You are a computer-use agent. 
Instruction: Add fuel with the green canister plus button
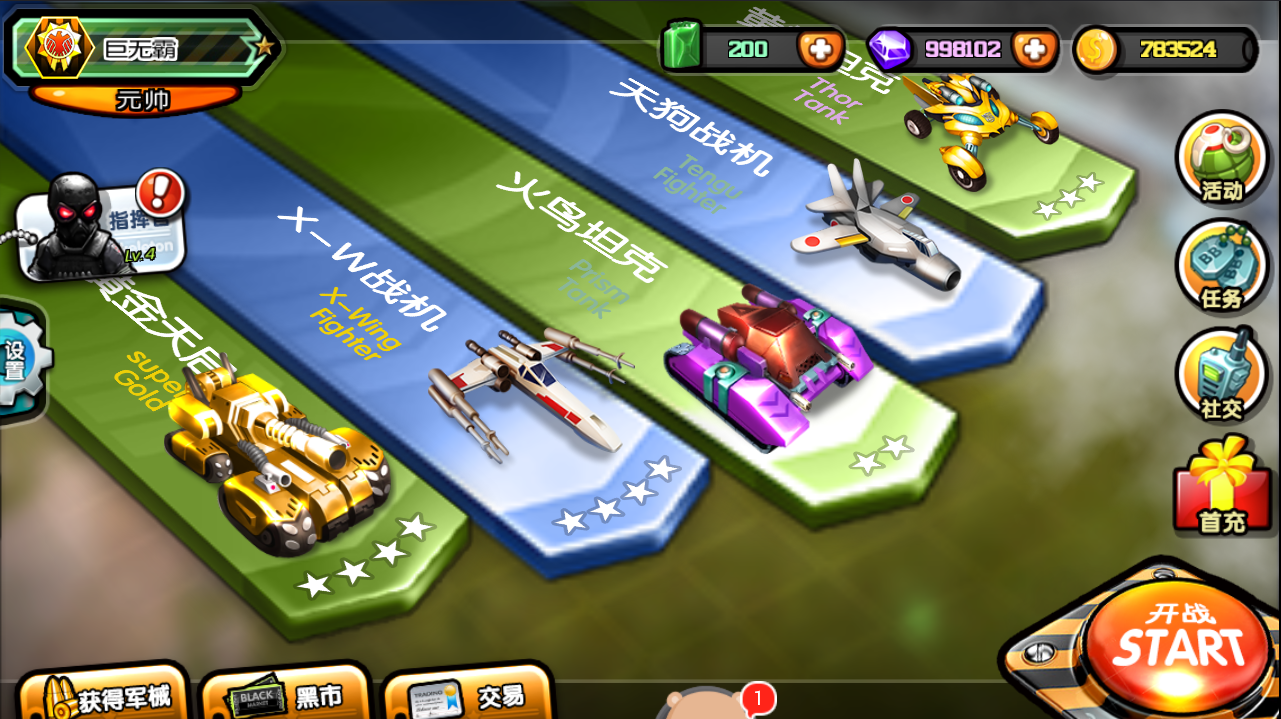point(819,49)
